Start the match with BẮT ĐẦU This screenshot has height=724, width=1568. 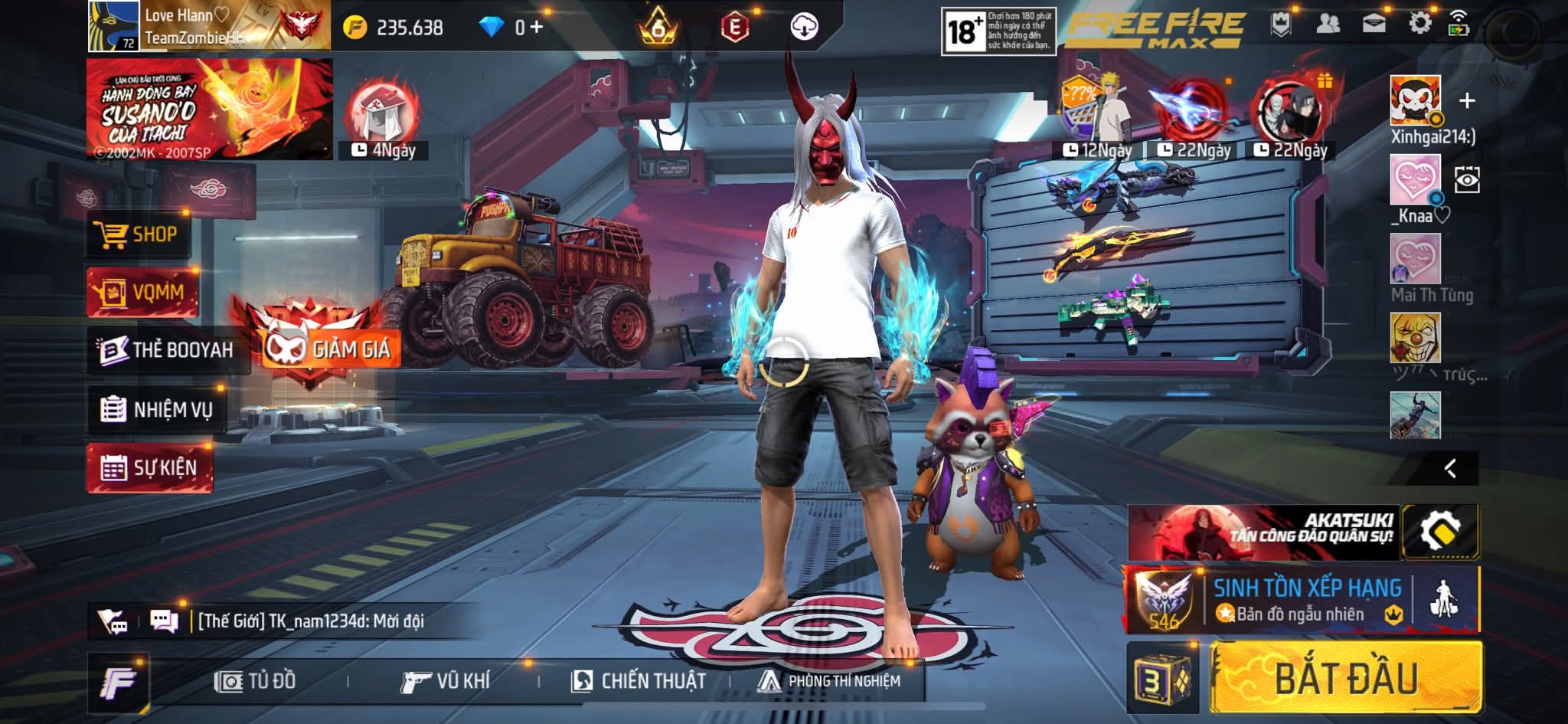pos(1345,679)
